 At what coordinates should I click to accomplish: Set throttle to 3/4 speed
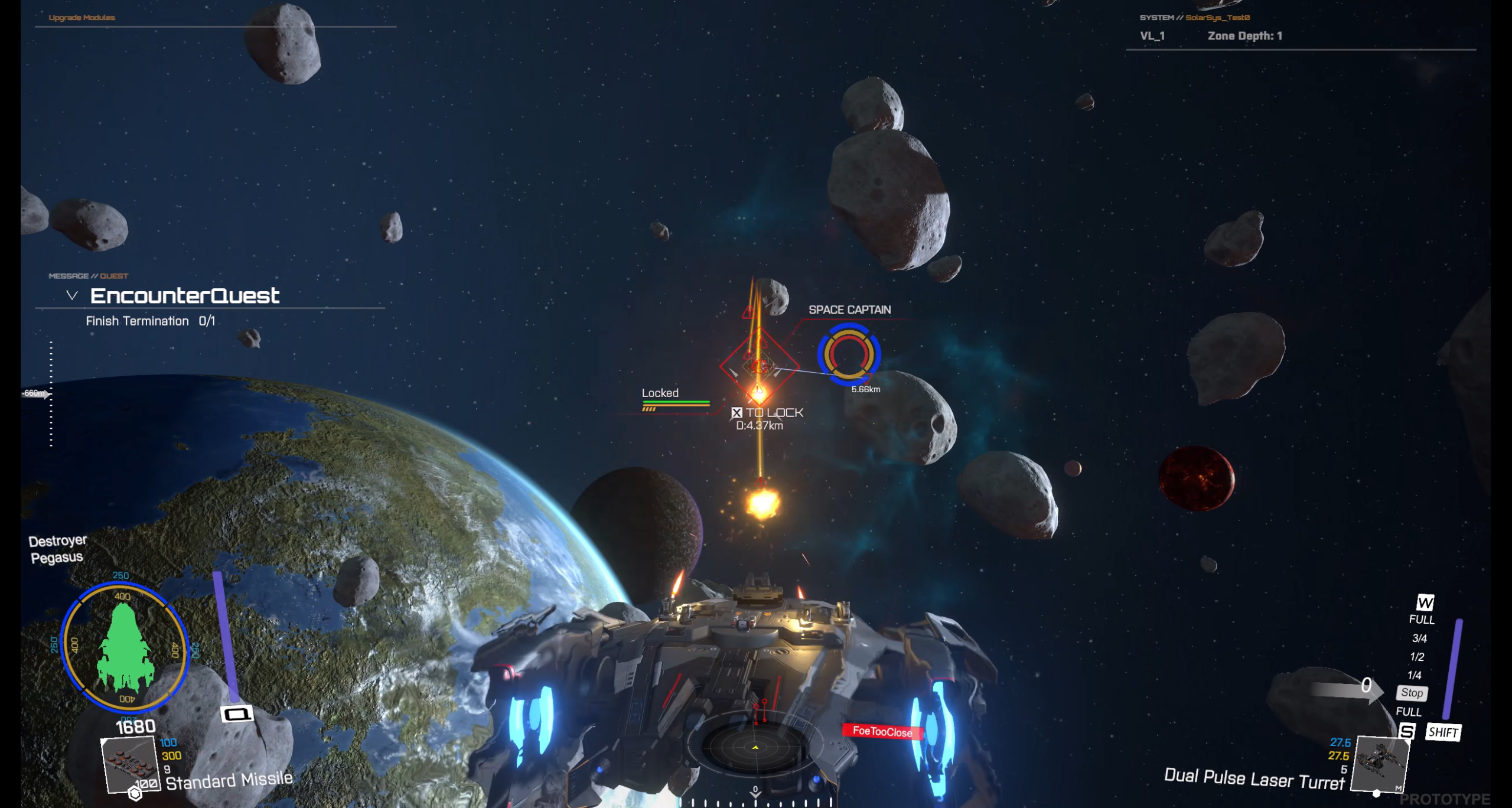point(1419,638)
